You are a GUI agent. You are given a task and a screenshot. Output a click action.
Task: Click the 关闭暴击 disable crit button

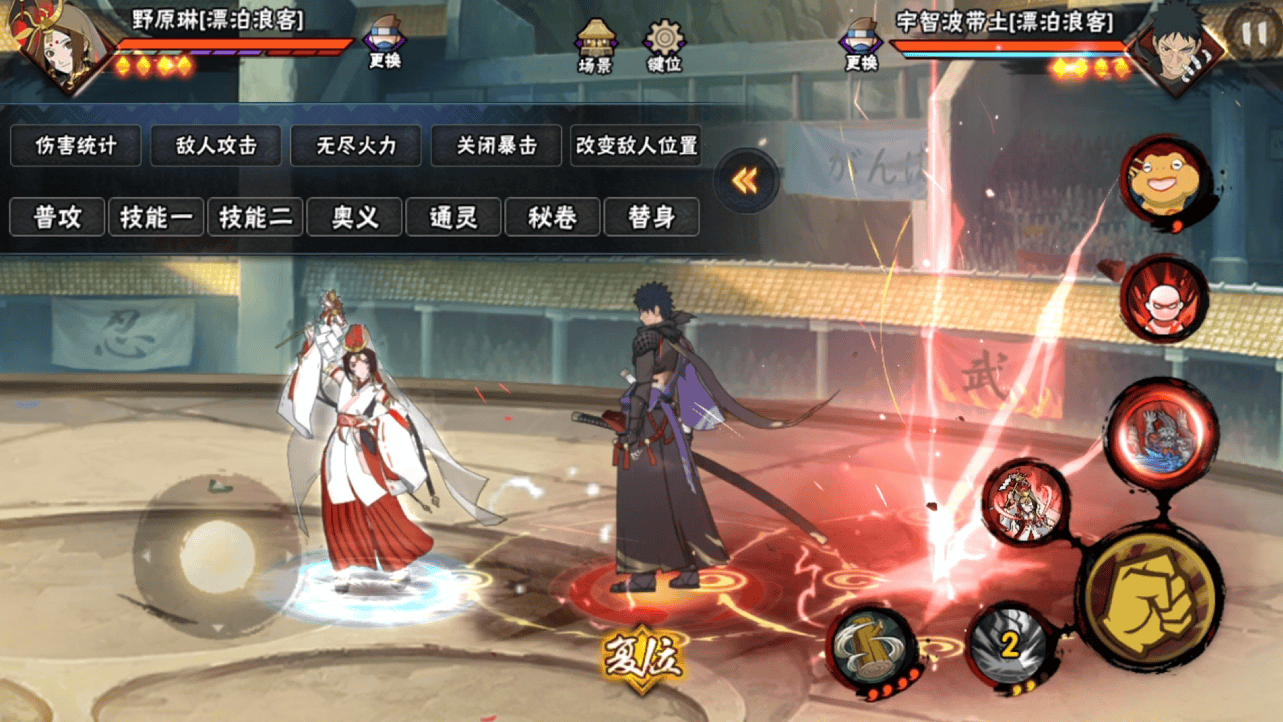(x=496, y=146)
